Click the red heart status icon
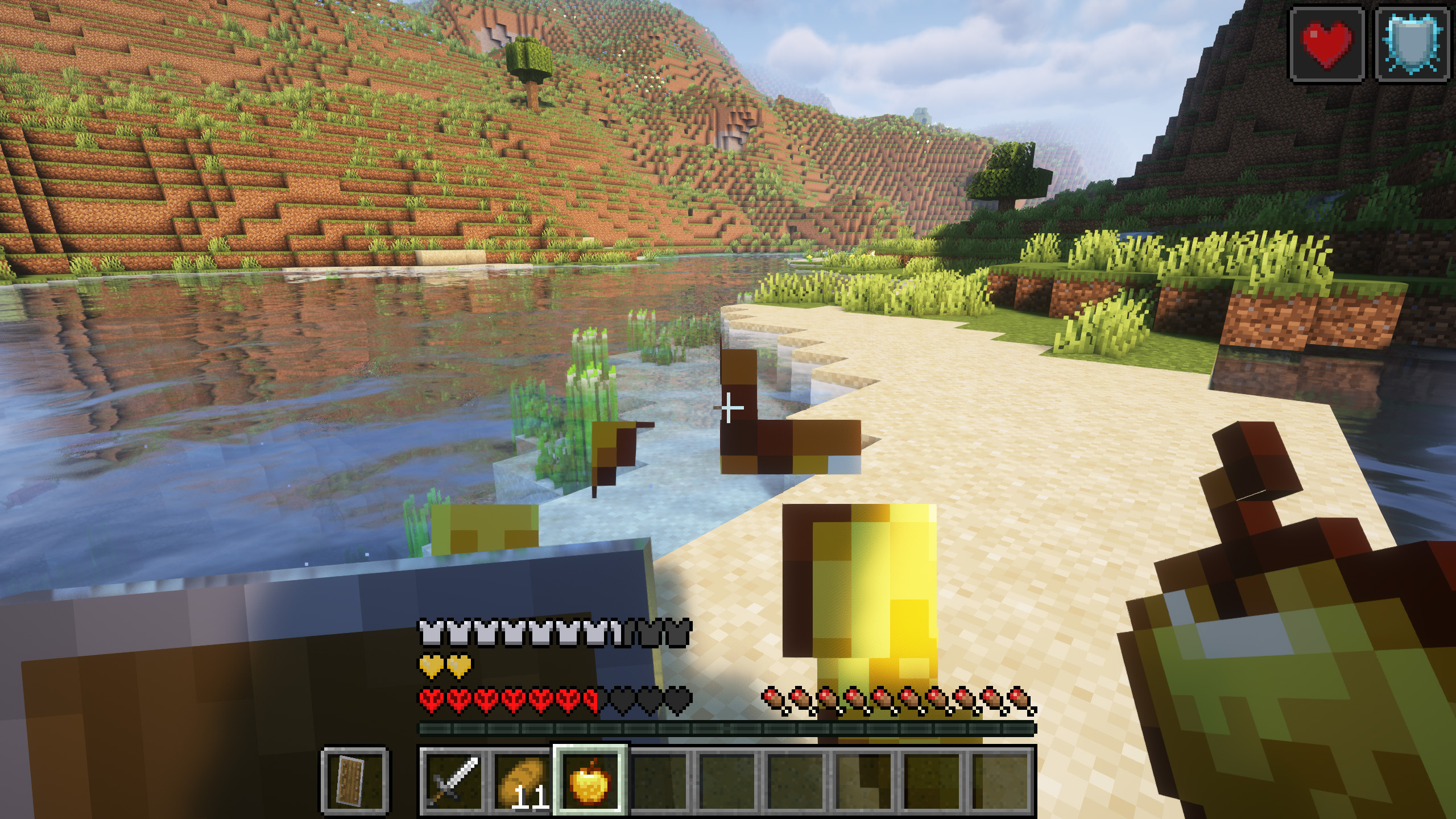1456x819 pixels. tap(1327, 43)
